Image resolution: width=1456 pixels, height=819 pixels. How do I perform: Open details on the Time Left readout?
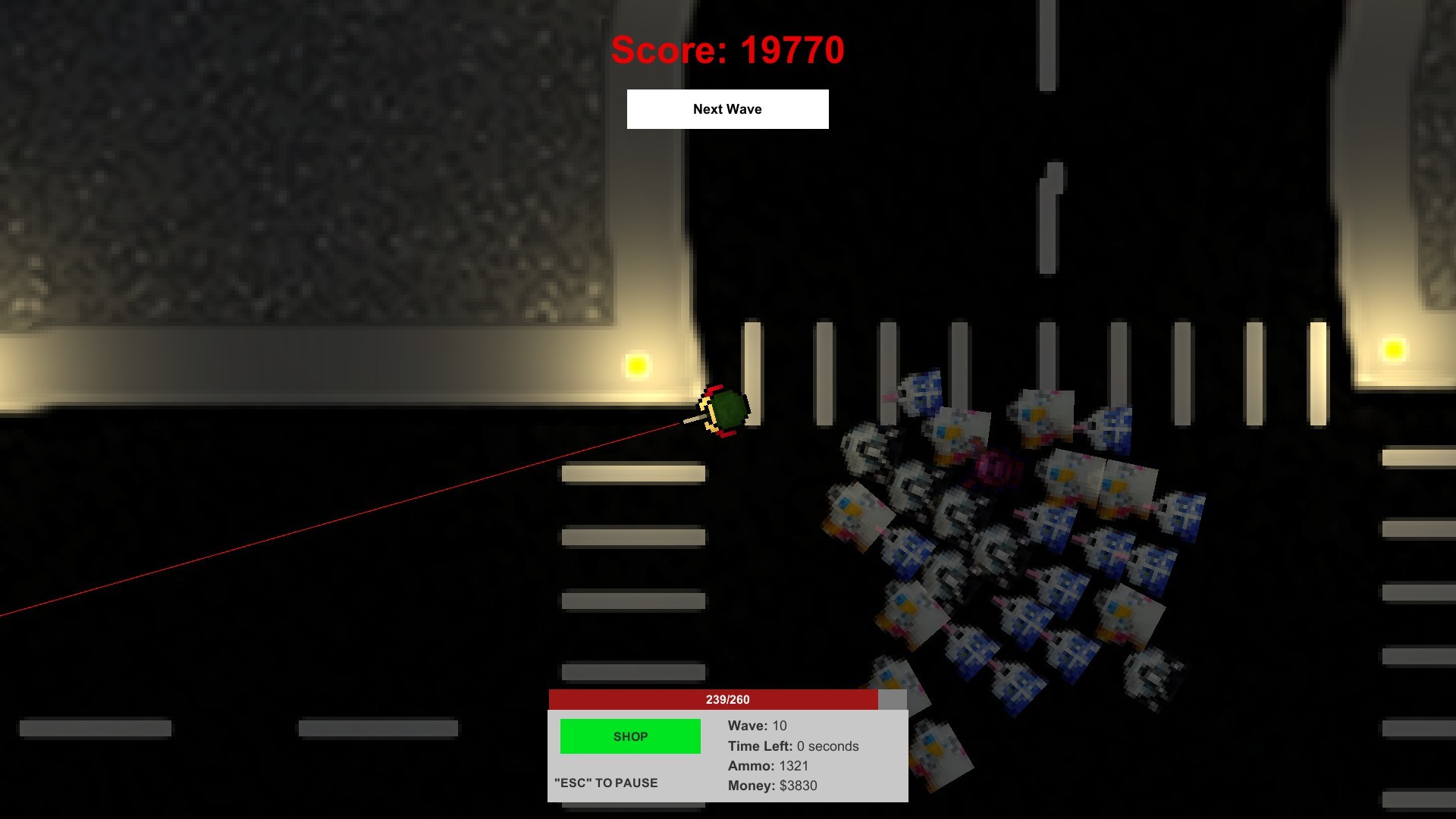point(793,746)
